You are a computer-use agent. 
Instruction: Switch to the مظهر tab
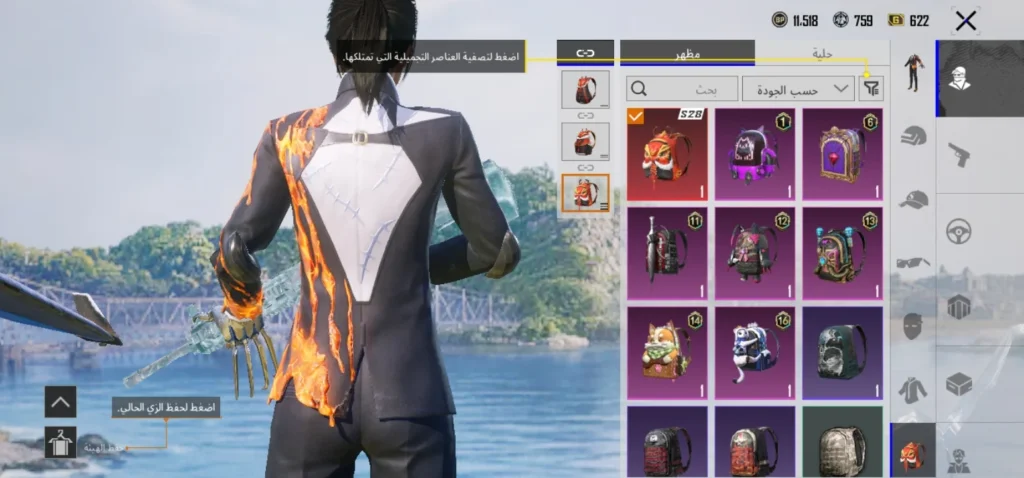tap(687, 52)
